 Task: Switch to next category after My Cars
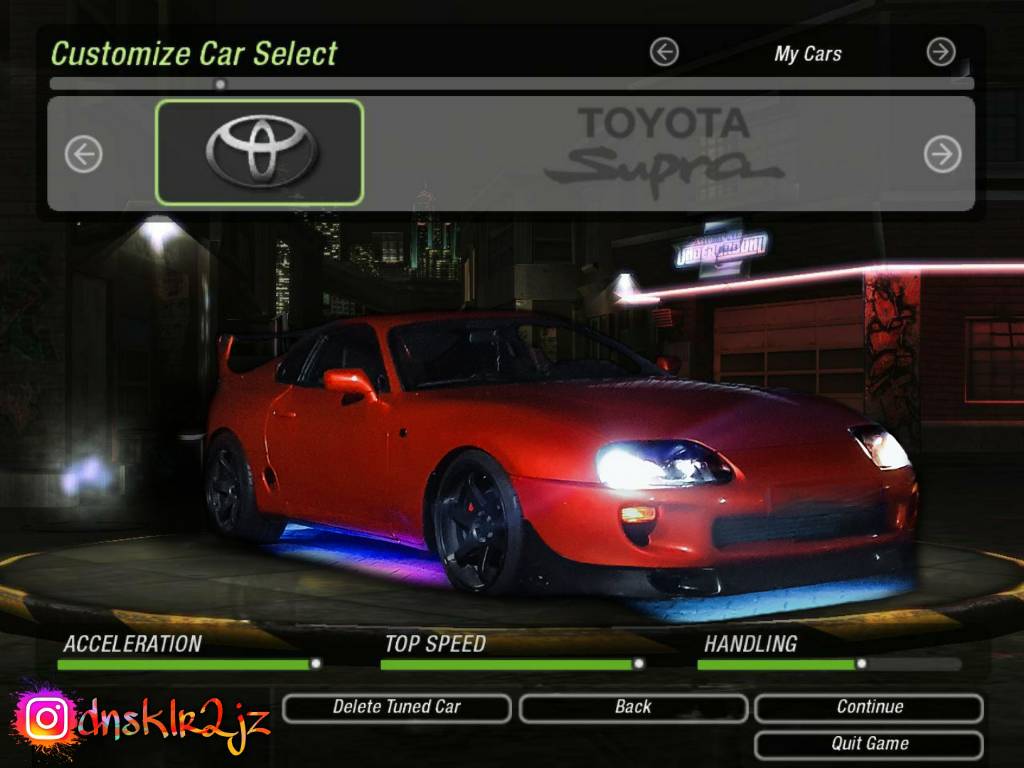[x=941, y=52]
